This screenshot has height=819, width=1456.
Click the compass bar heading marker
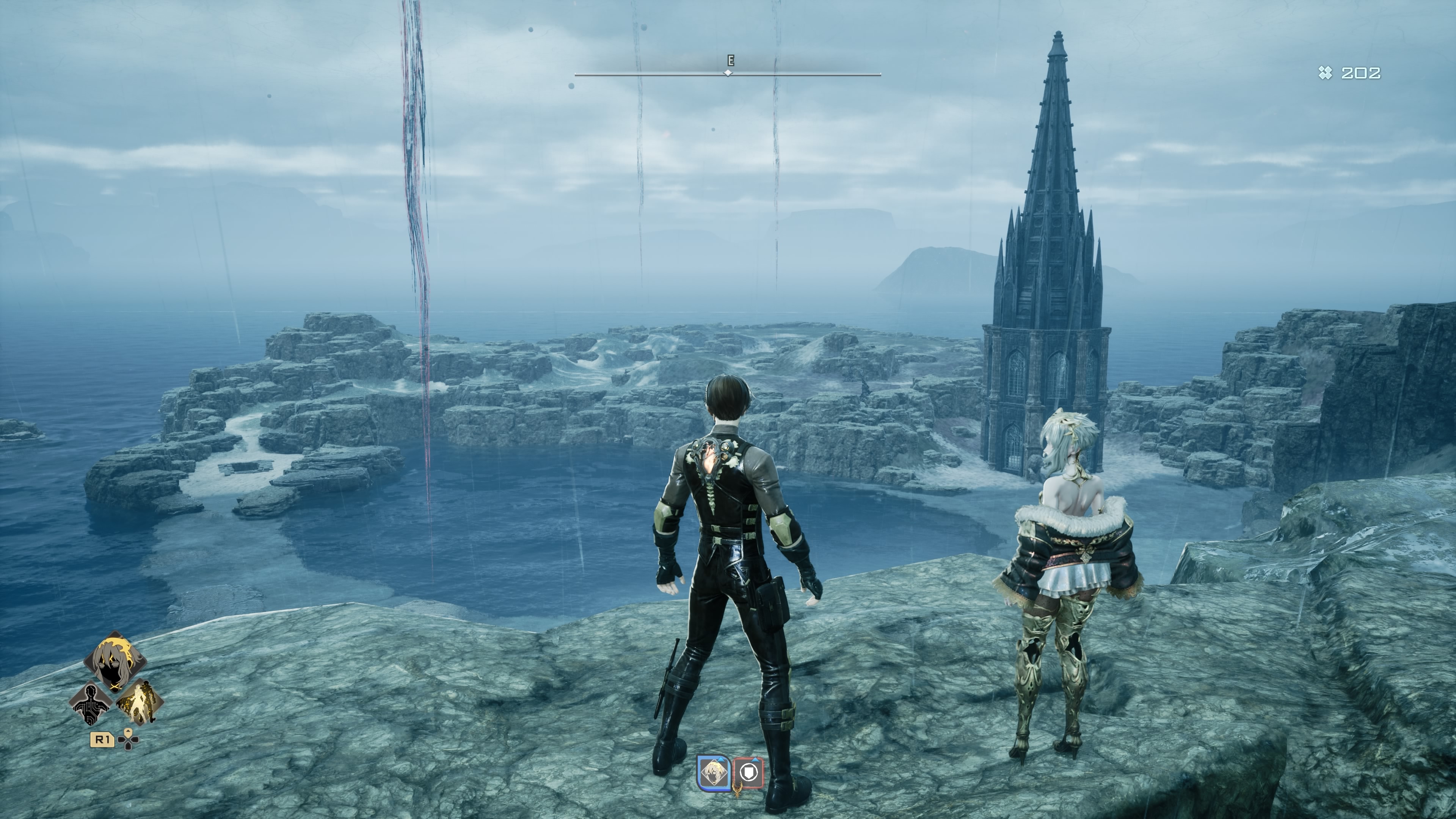pos(728,74)
